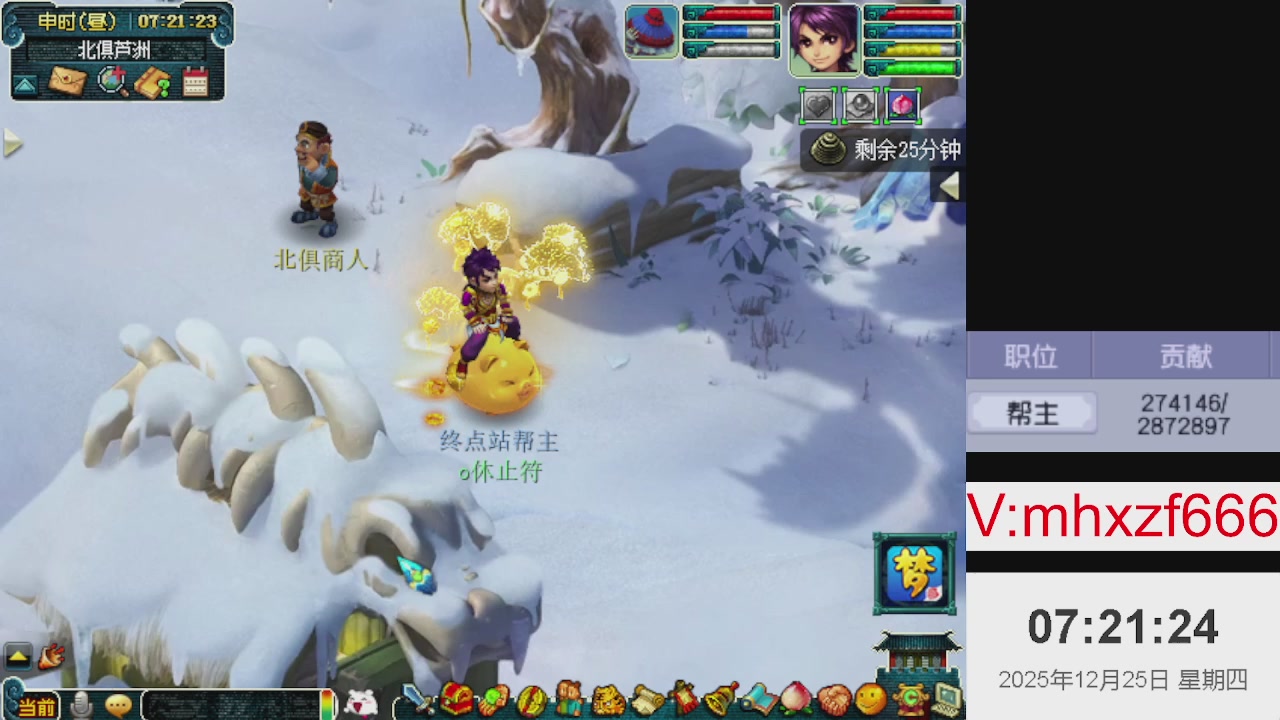The image size is (1280, 720).
Task: Open the treasure chest inventory icon
Action: (458, 701)
